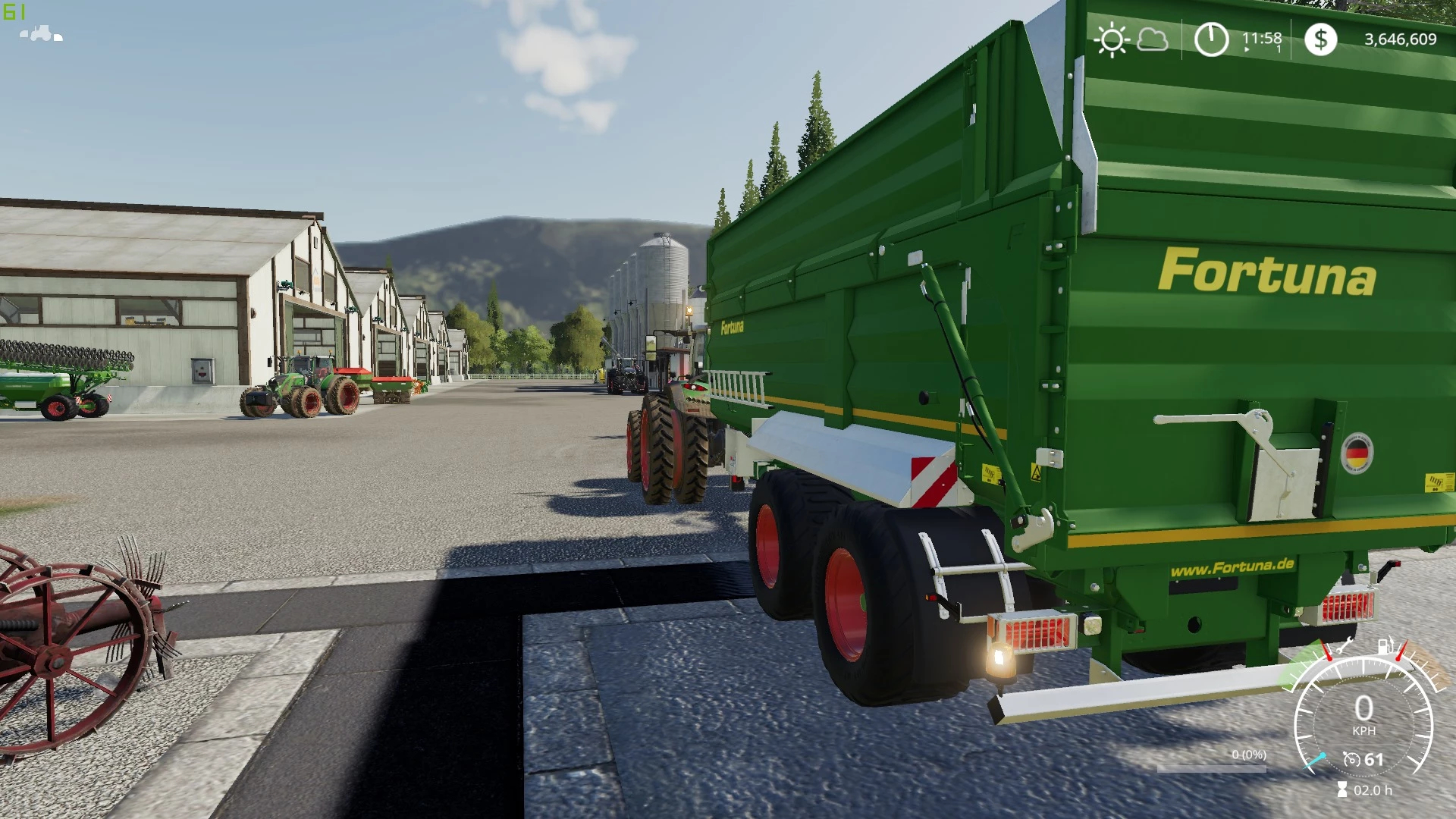
Task: Click the fuel pump gauge icon
Action: (x=1385, y=646)
